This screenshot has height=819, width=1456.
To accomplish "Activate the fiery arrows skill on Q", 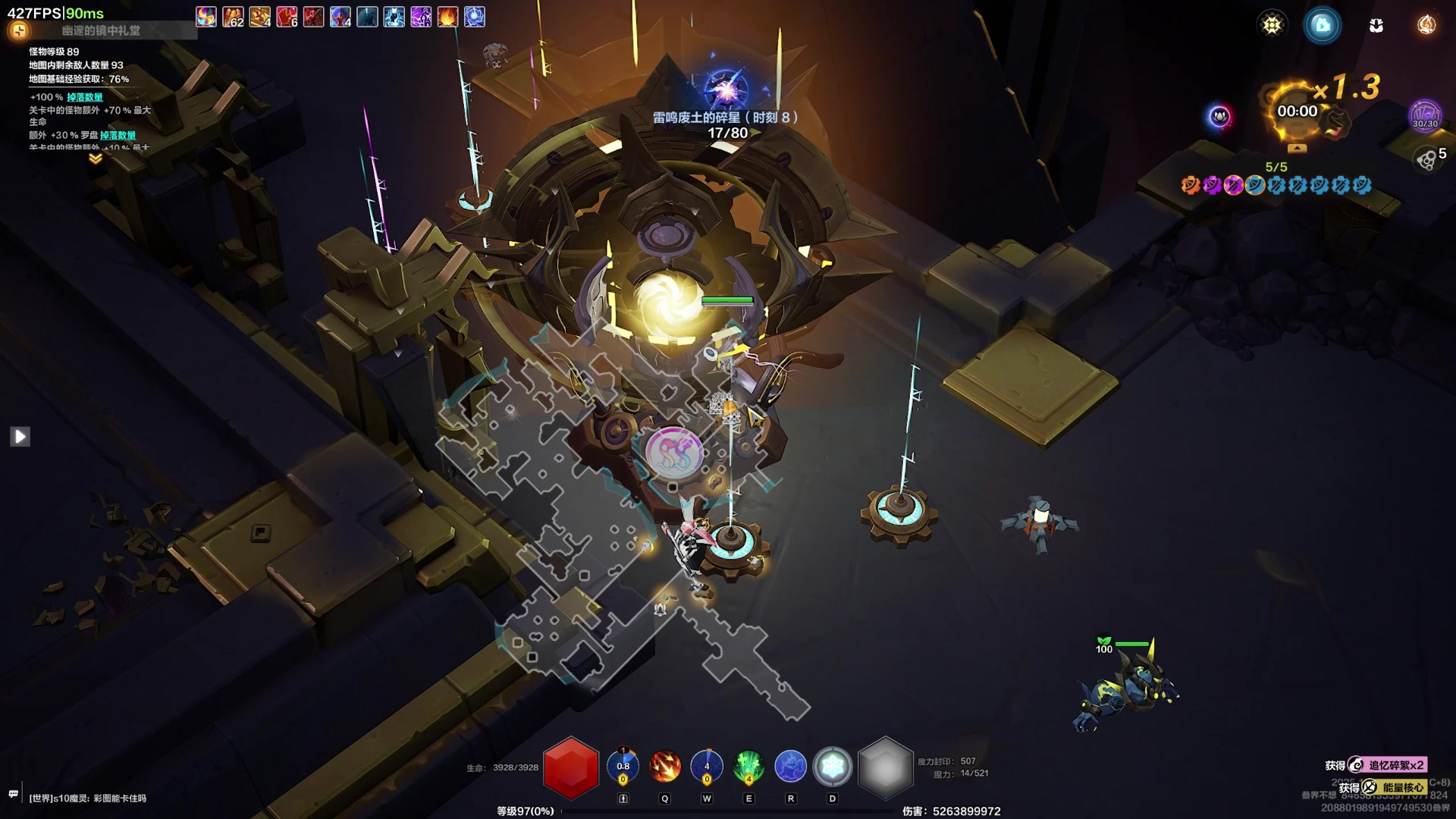I will pos(665,767).
